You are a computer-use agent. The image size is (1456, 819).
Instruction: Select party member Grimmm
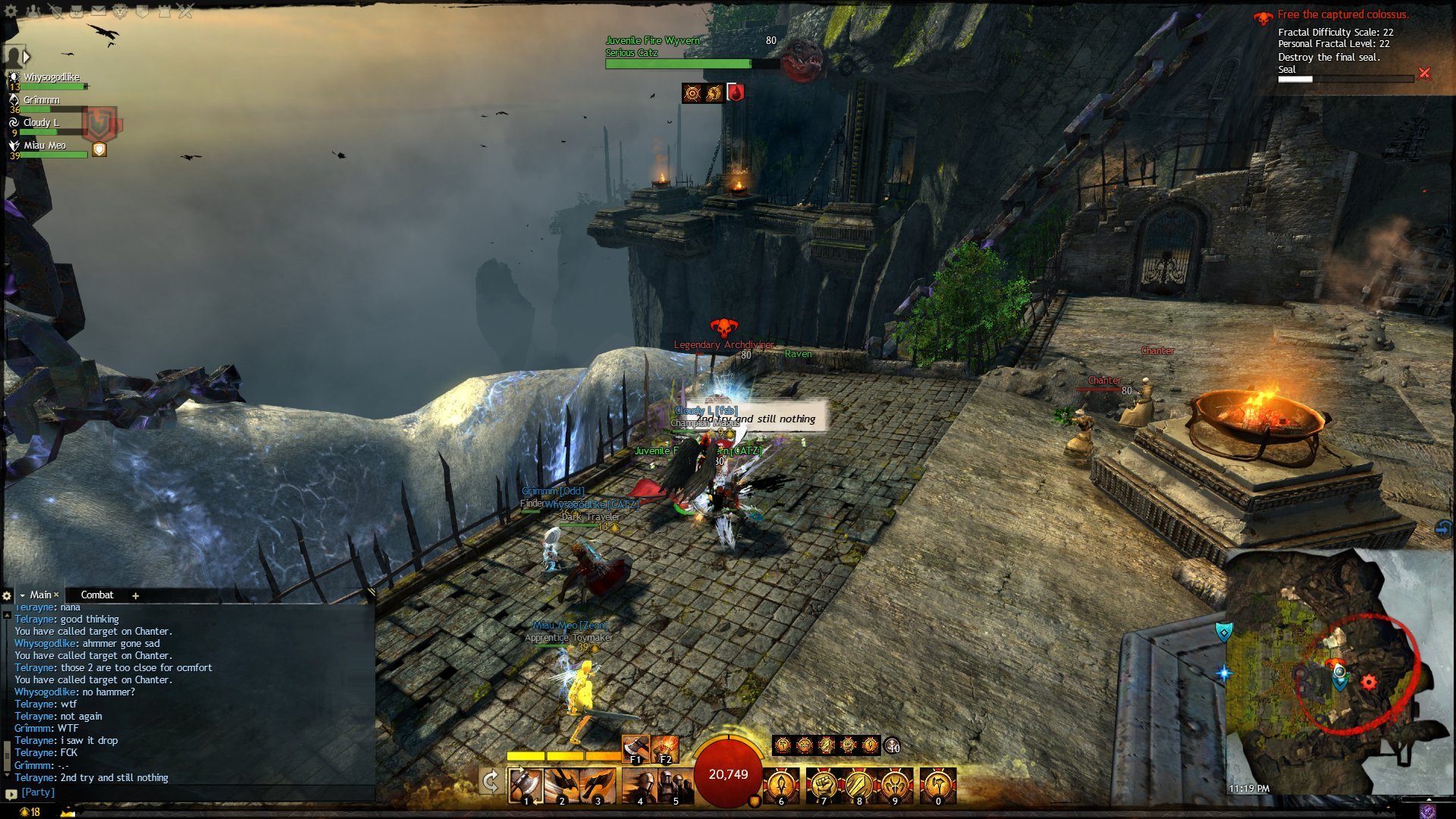[x=41, y=101]
